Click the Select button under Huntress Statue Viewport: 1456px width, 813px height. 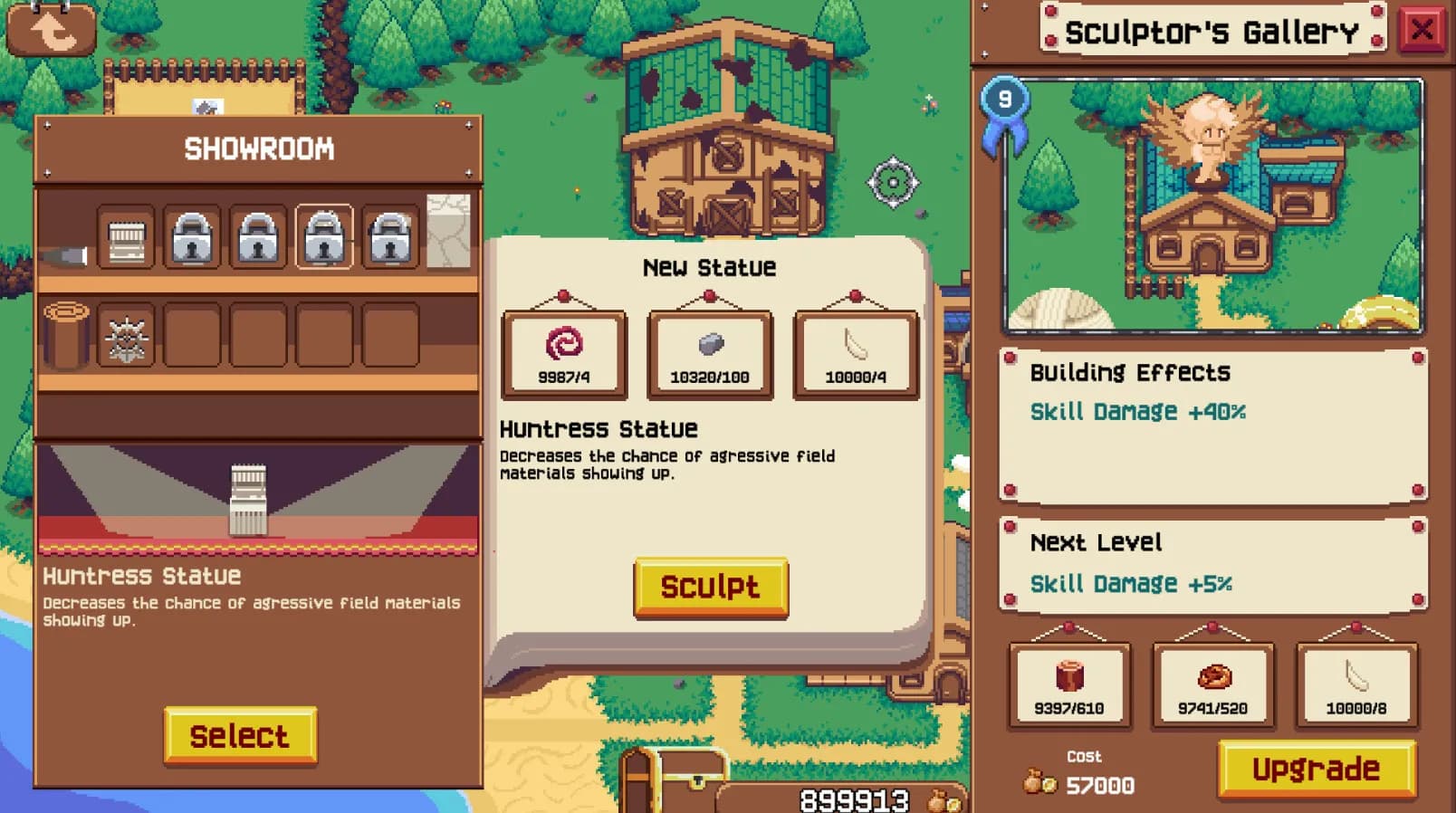coord(239,736)
